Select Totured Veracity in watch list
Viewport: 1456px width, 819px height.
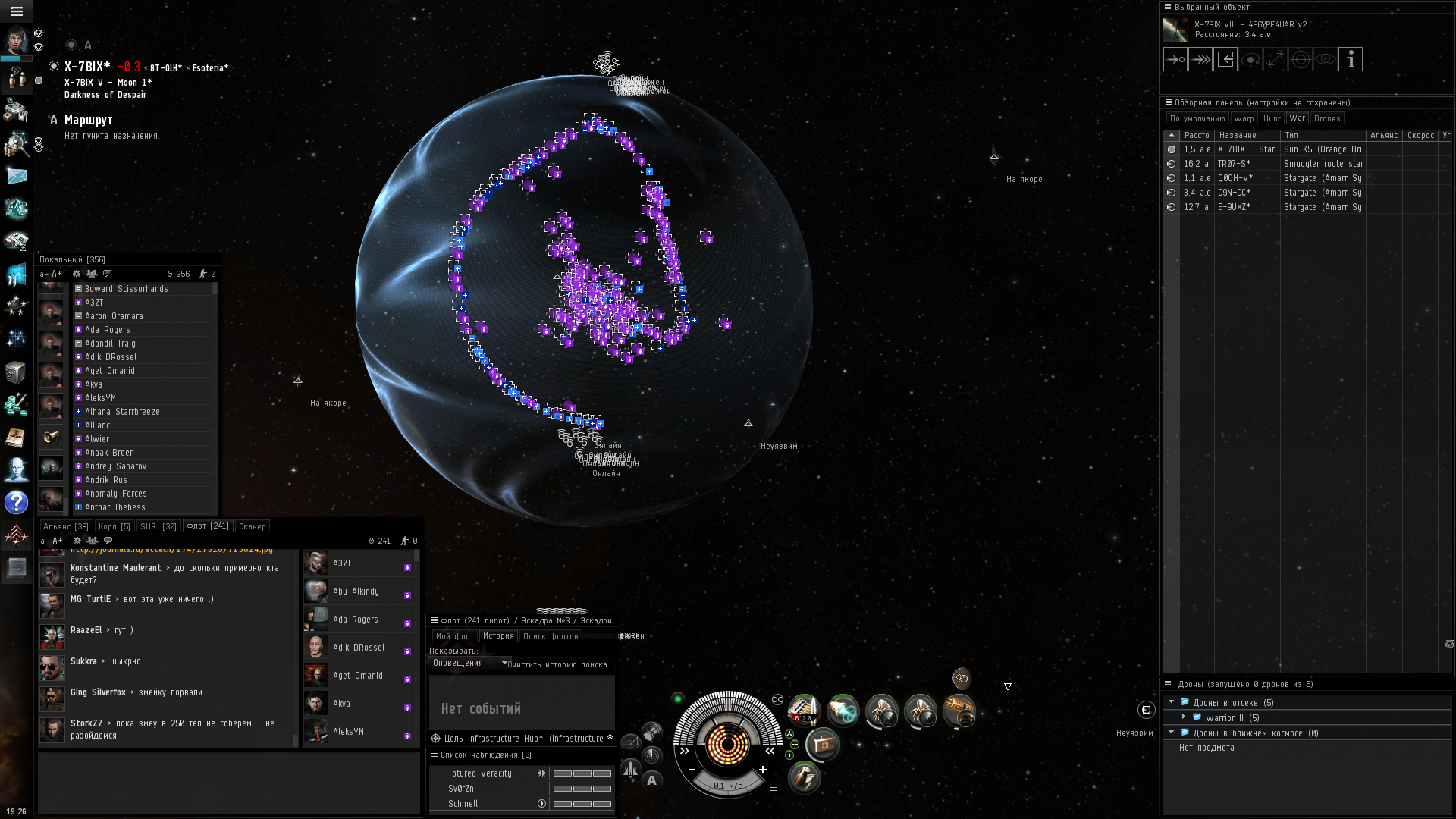click(479, 773)
